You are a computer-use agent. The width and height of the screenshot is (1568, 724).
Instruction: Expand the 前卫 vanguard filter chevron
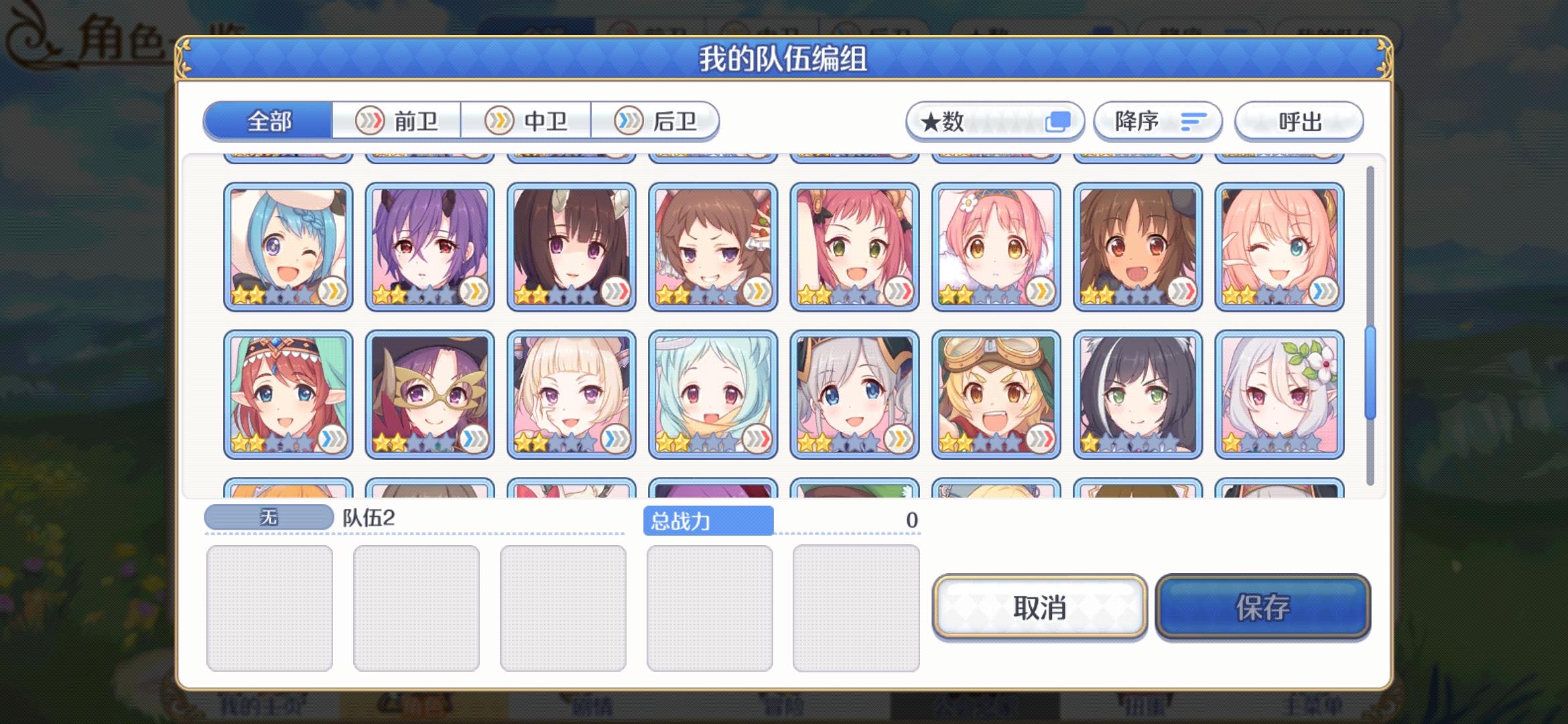[x=369, y=121]
